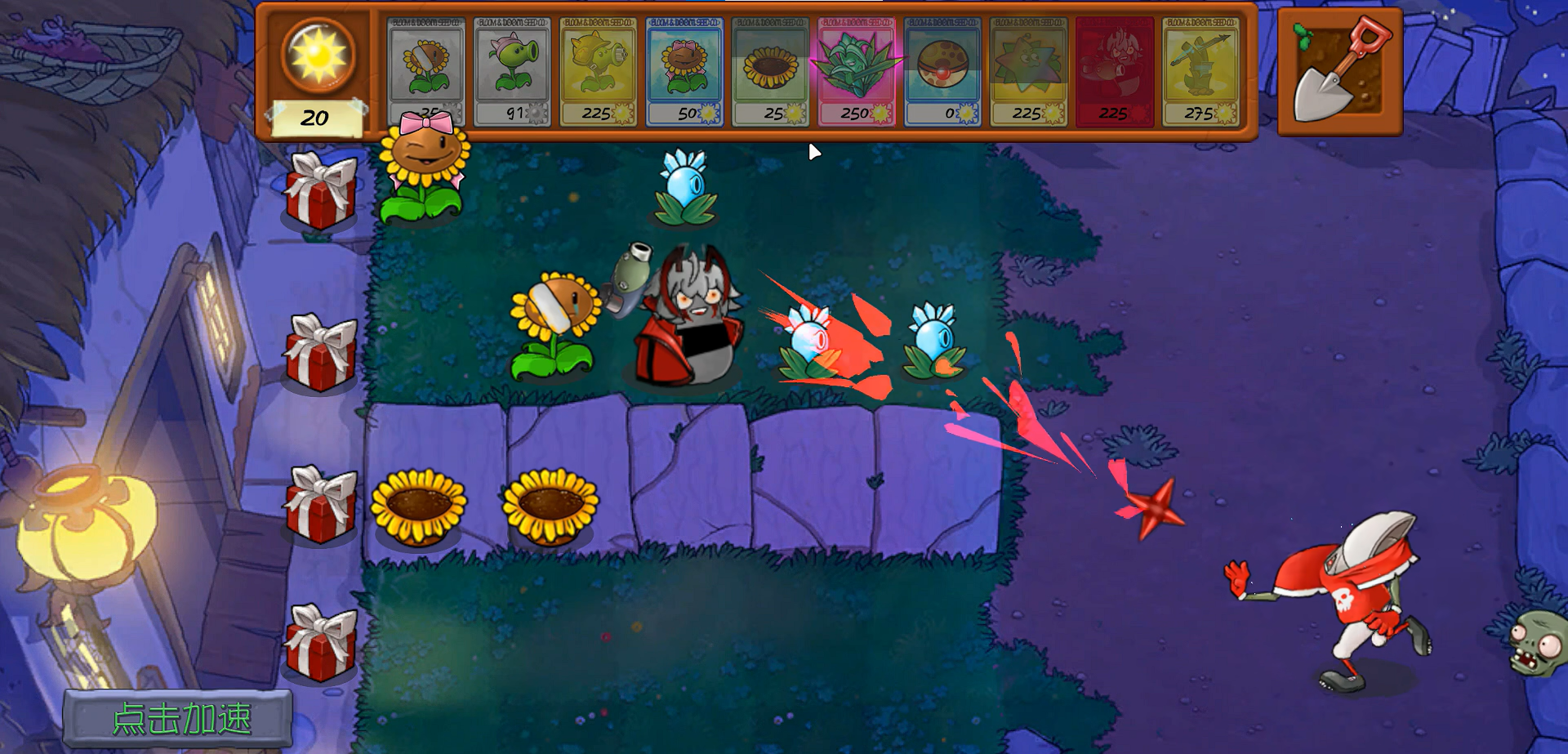The width and height of the screenshot is (1568, 754).
Task: Select the star-shaped plant seed card
Action: click(x=1028, y=71)
